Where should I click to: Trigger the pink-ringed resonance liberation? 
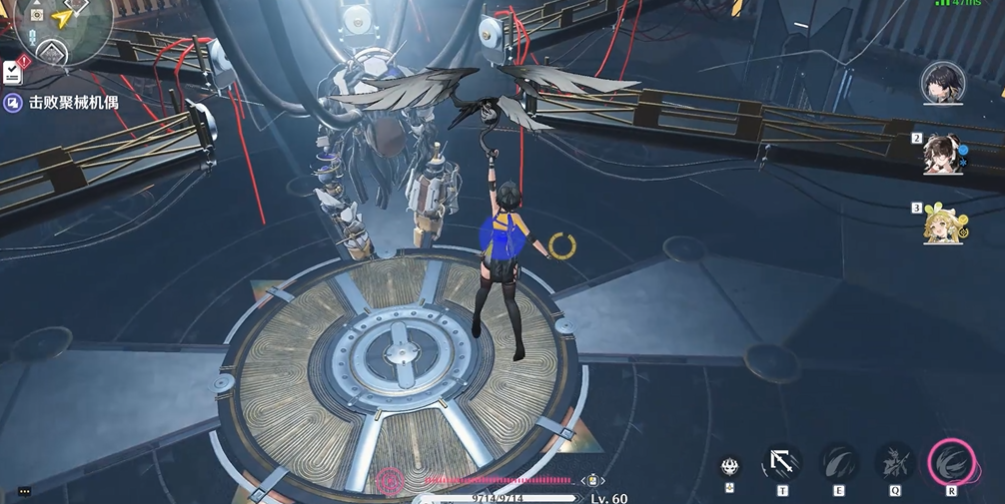click(951, 462)
